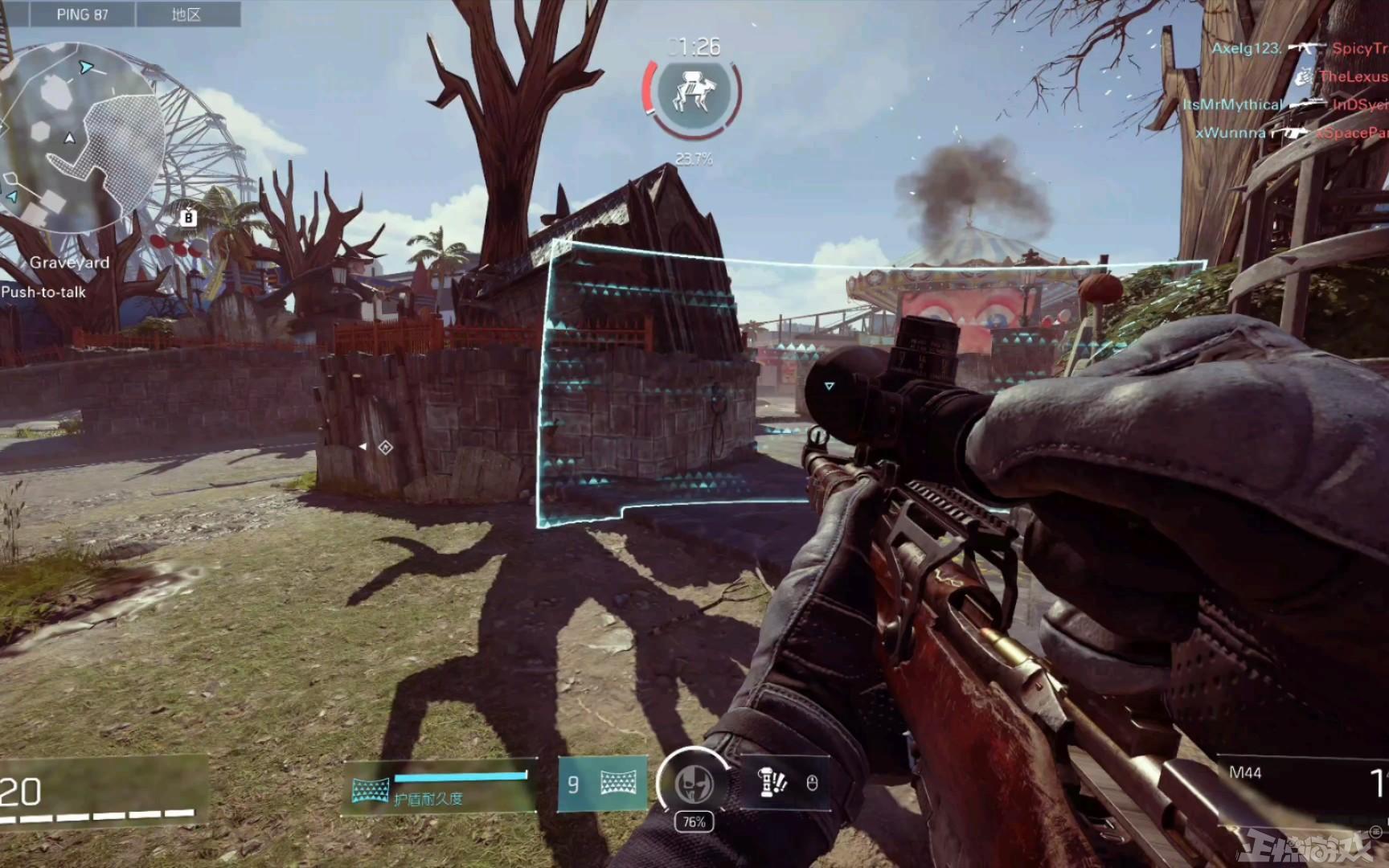Activate the skull ultimate ability icon
Screen dimensions: 1389x868
click(694, 784)
